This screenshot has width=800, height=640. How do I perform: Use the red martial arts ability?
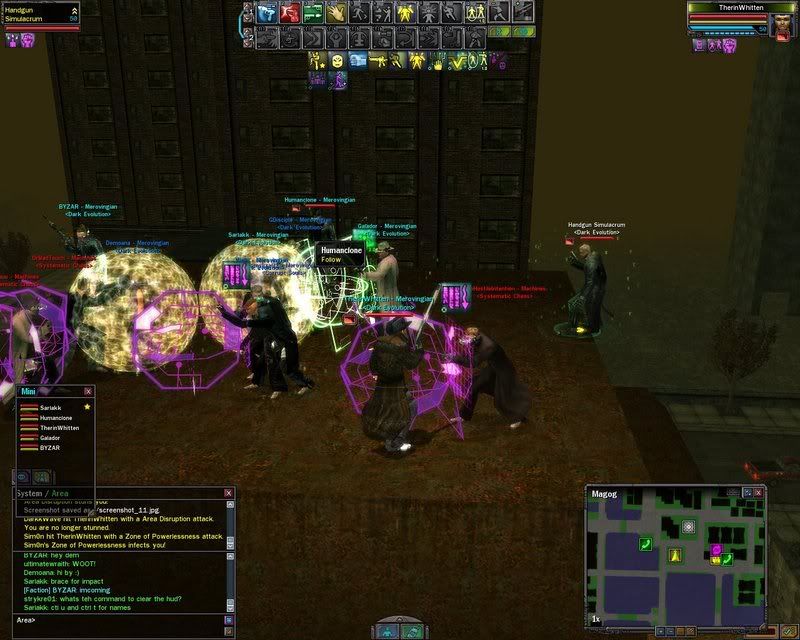click(289, 13)
